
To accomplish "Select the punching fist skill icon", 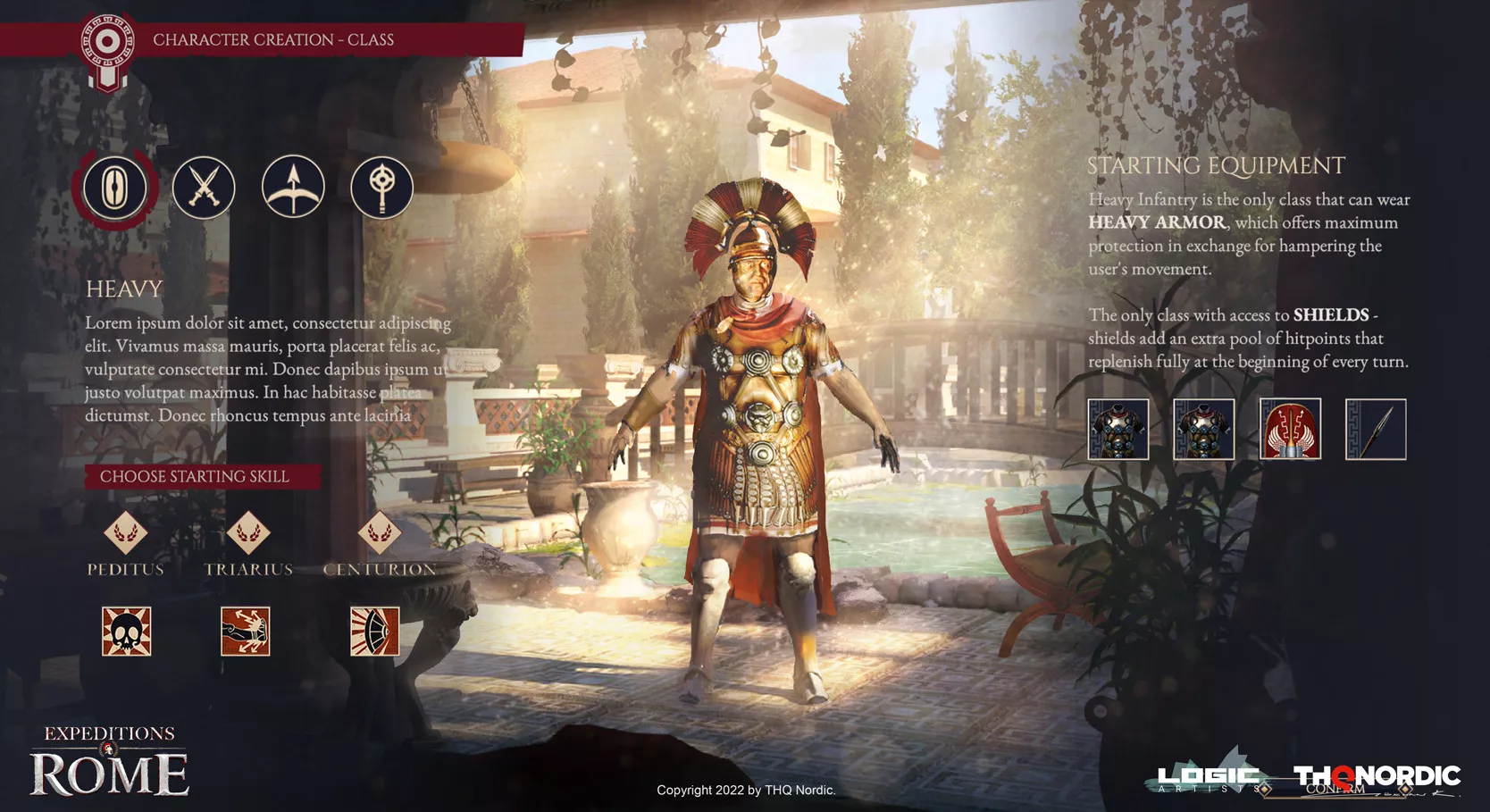I will (246, 632).
